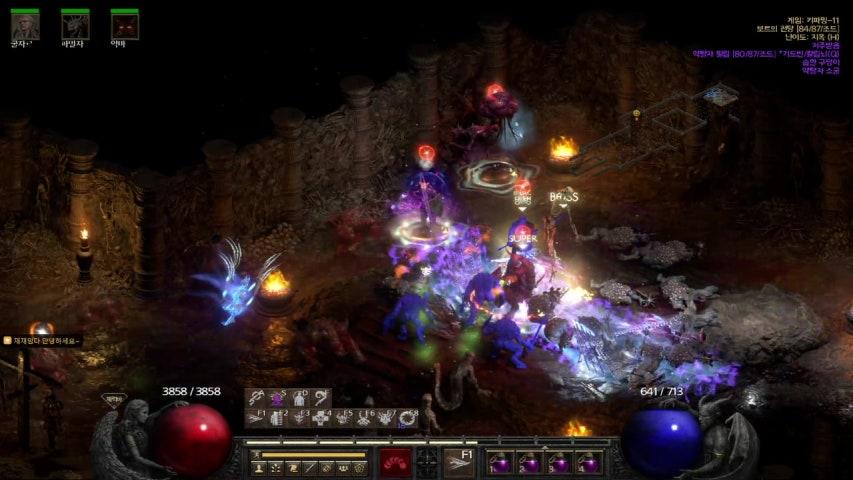Viewport: 853px width, 480px height.
Task: Select the skill icon bound to F4
Action: (x=321, y=419)
